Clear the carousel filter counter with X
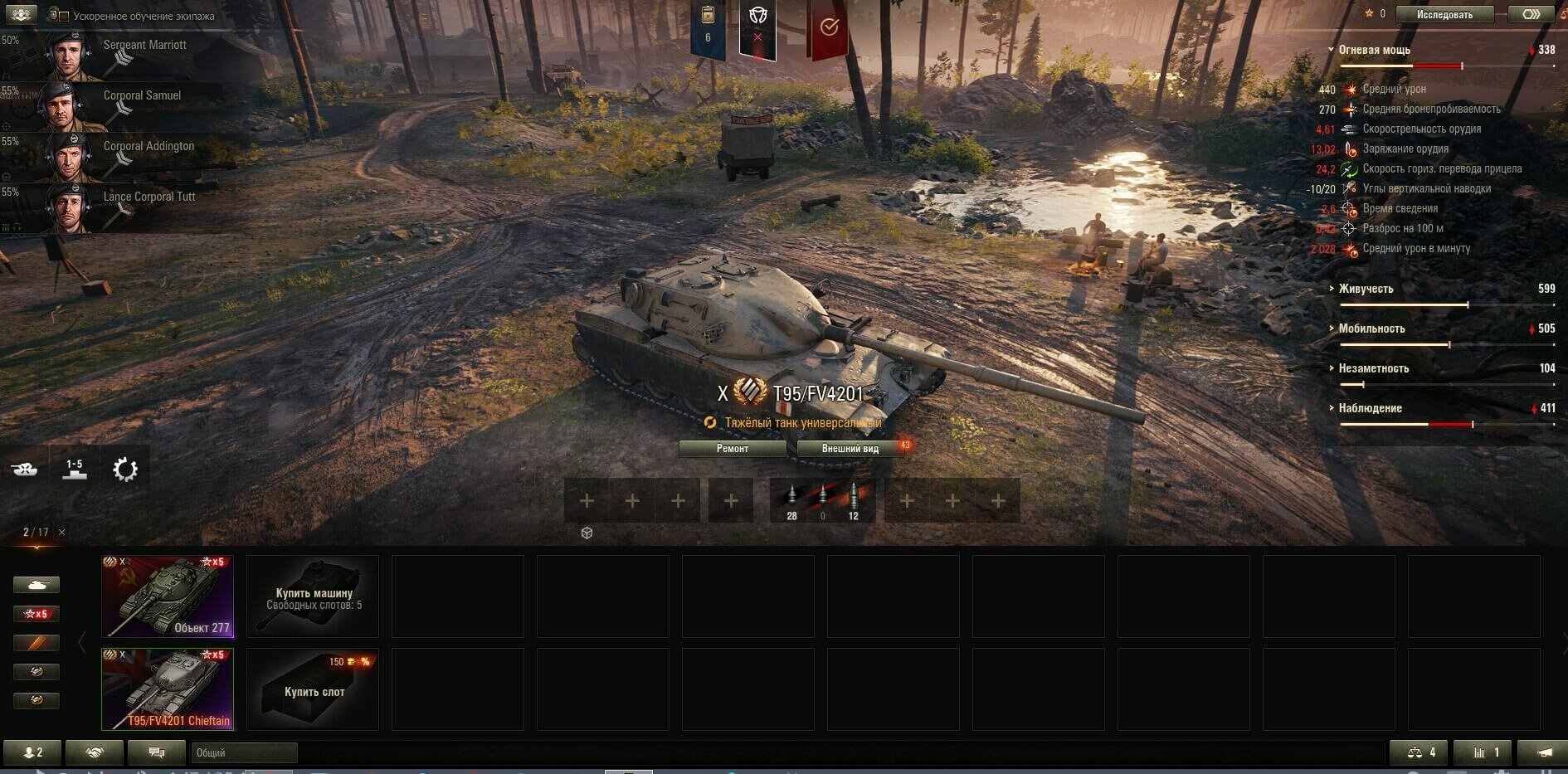Image resolution: width=1568 pixels, height=774 pixels. tap(62, 532)
